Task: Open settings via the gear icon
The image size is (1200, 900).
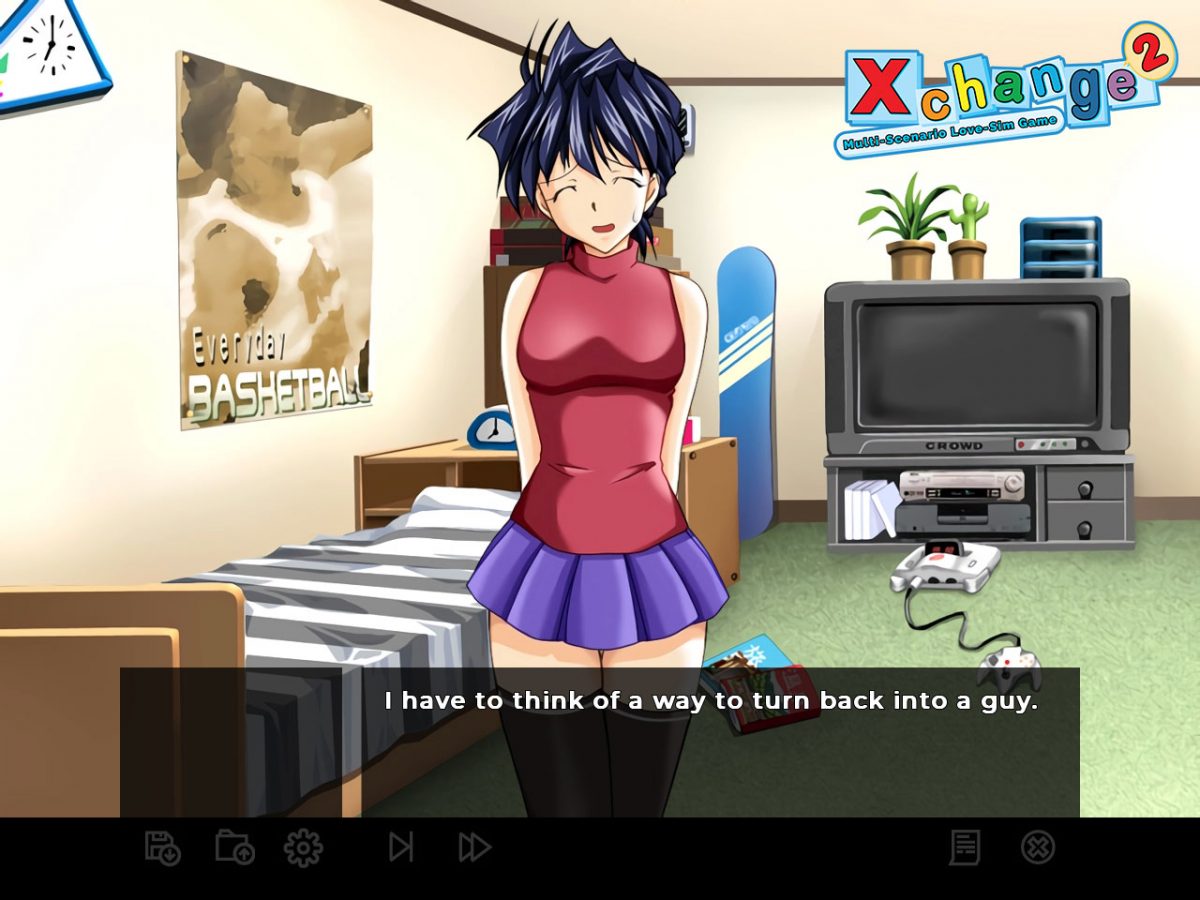Action: [303, 848]
